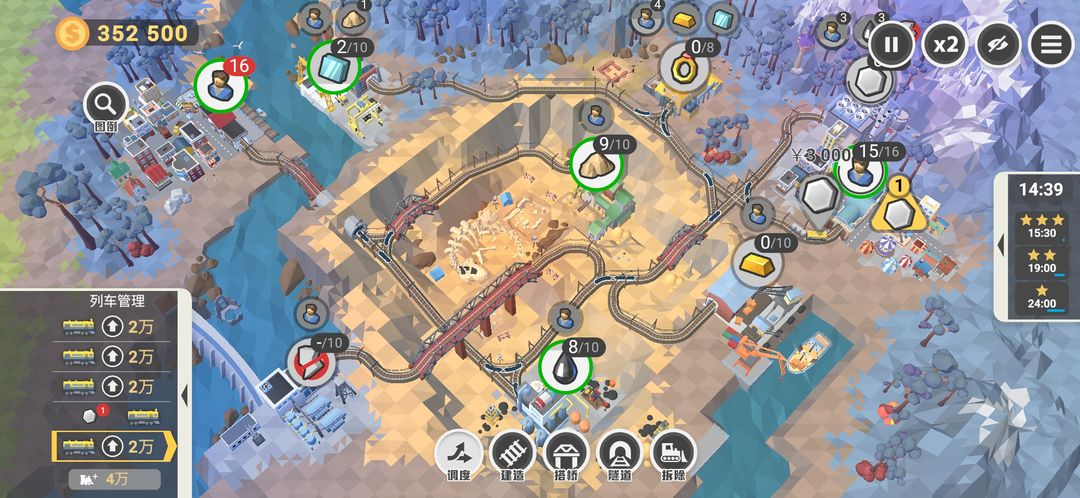Viewport: 1080px width, 498px height.
Task: Select the sand pile station marker 9/10
Action: coord(596,165)
